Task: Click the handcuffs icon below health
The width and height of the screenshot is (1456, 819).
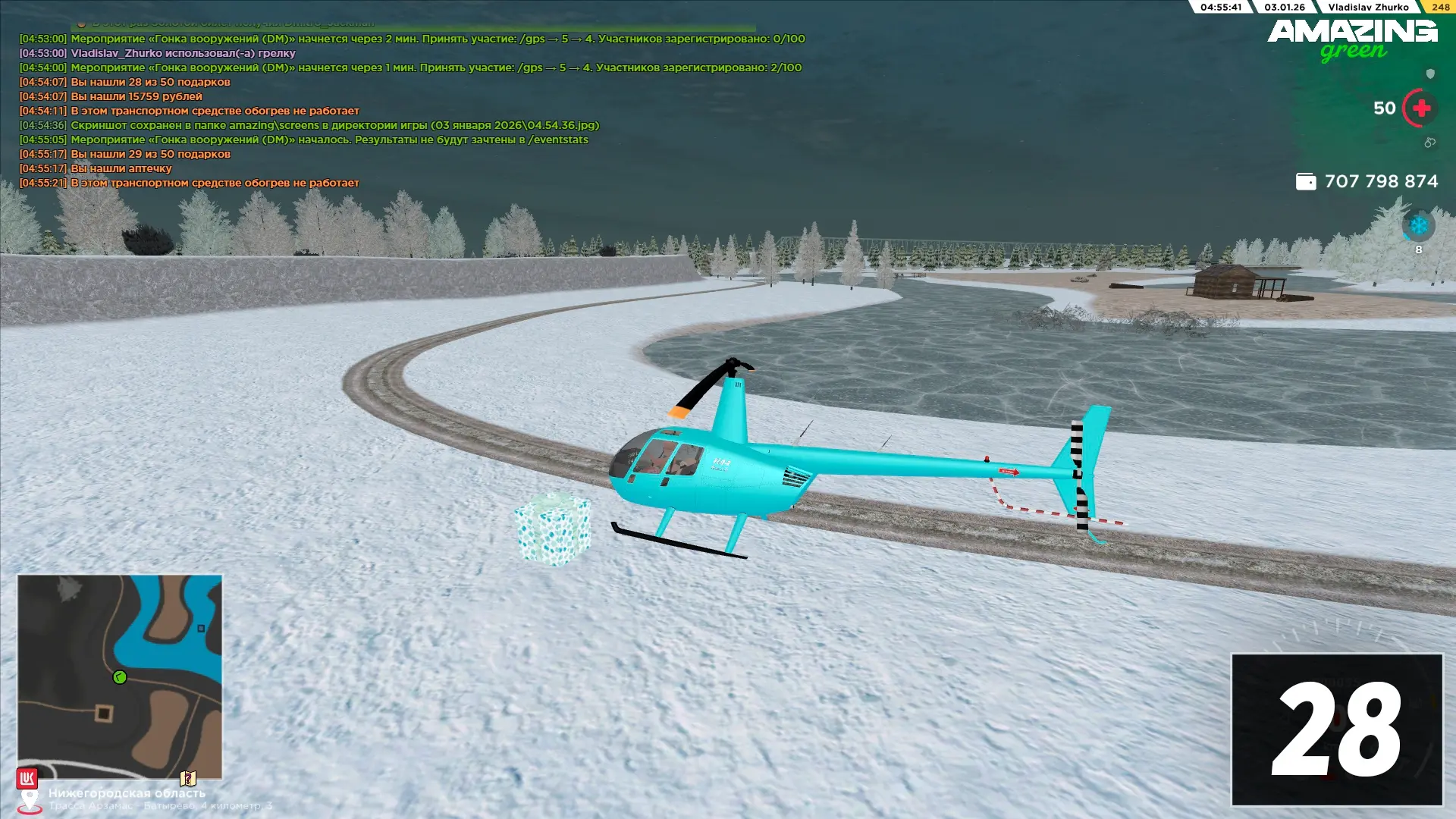Action: (1429, 143)
